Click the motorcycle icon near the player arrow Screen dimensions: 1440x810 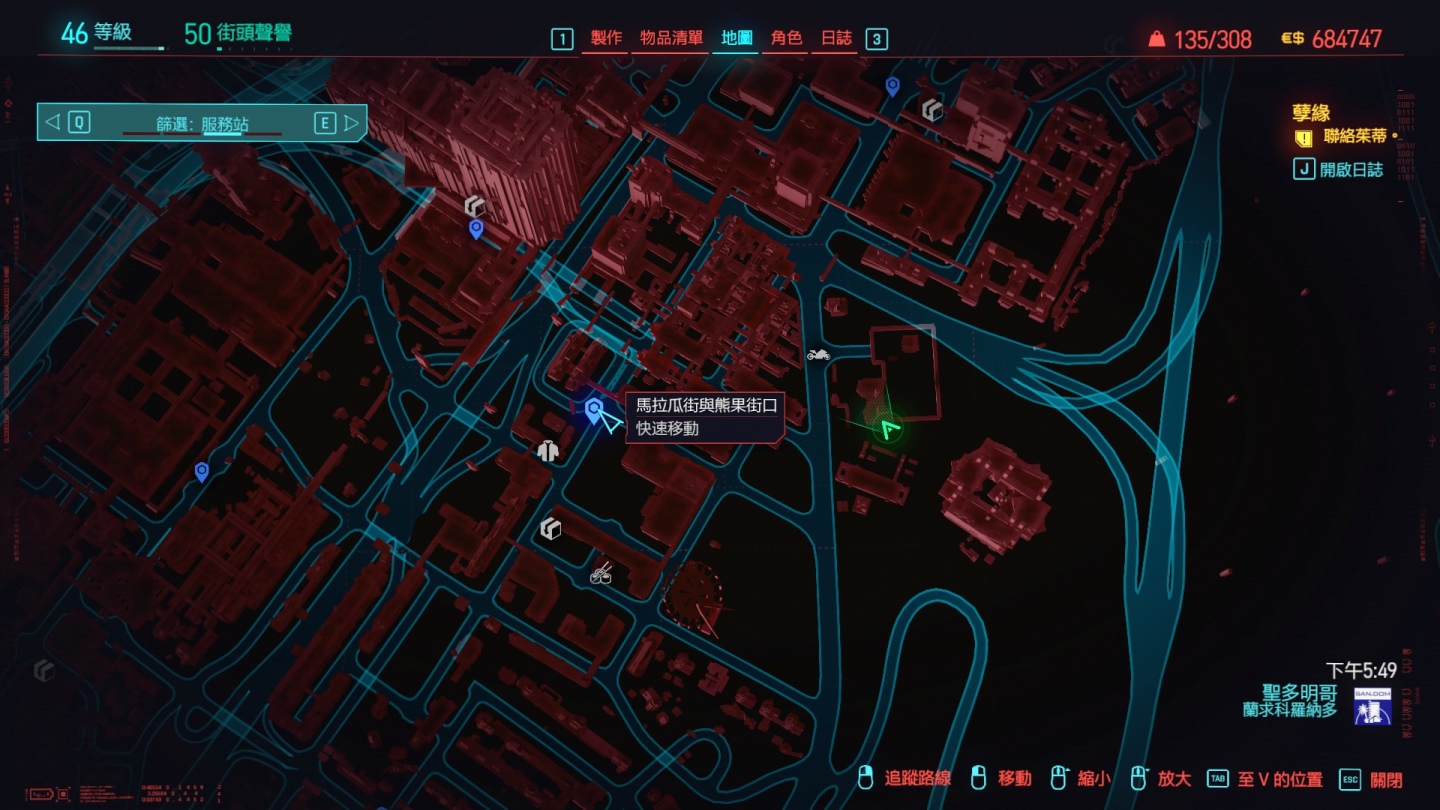818,354
